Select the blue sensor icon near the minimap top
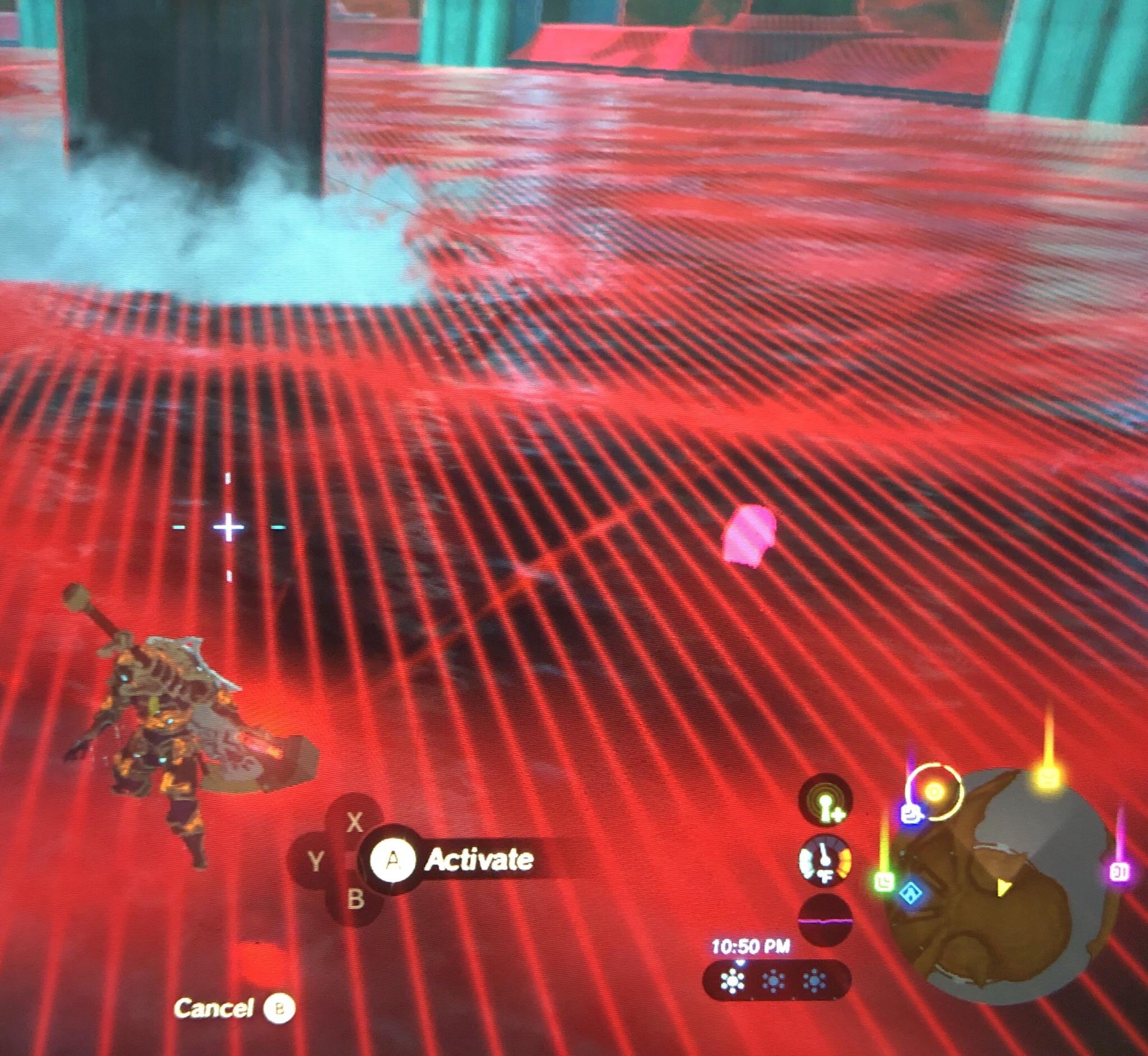 pyautogui.click(x=910, y=814)
